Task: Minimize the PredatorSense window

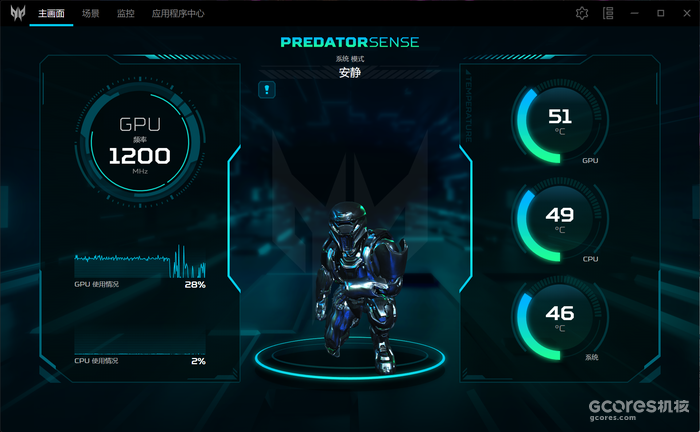Action: pos(636,13)
